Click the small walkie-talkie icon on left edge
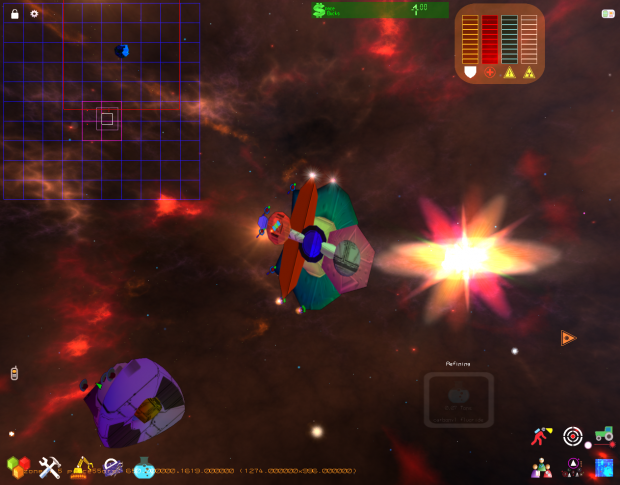The height and width of the screenshot is (485, 620). click(14, 373)
